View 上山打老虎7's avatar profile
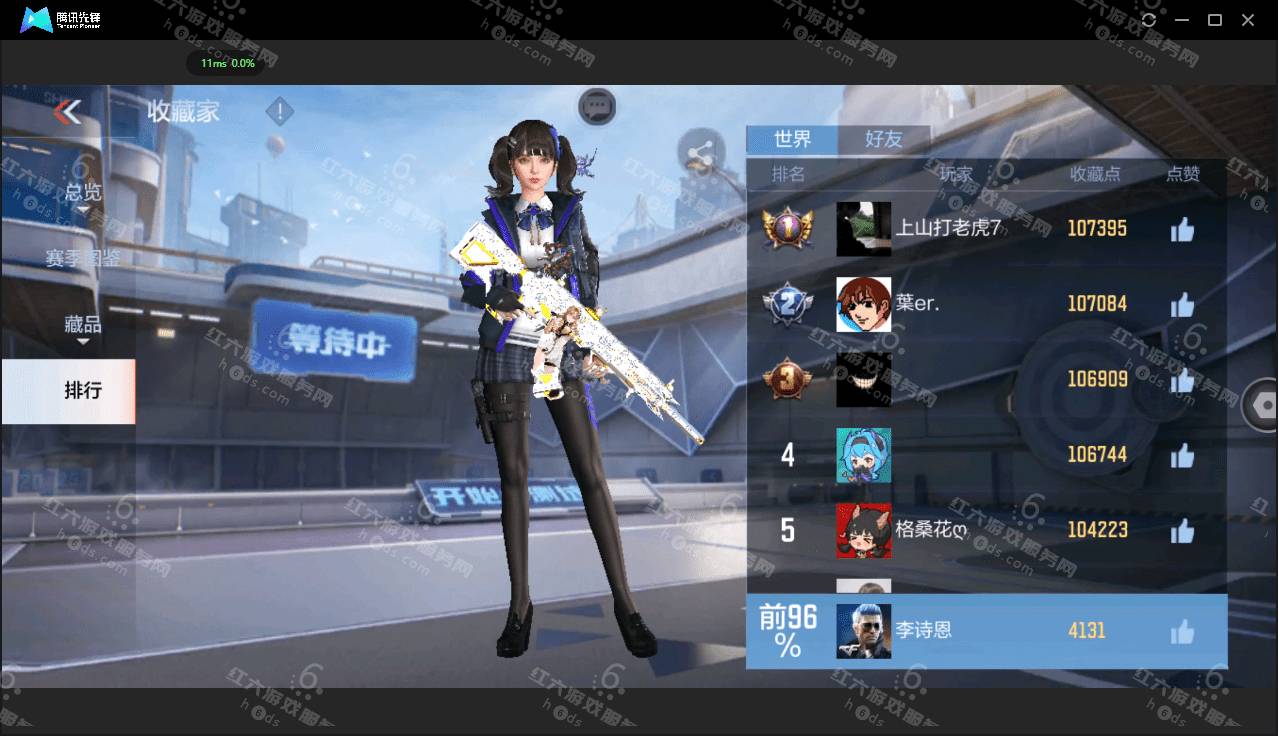1278x736 pixels. [x=863, y=229]
